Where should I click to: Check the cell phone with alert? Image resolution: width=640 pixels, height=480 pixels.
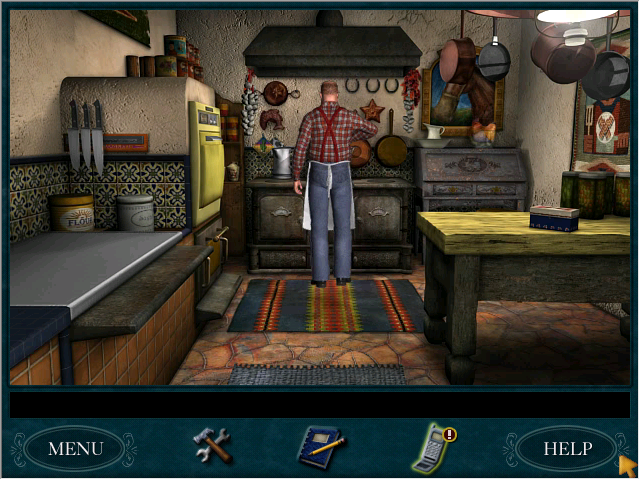(433, 448)
